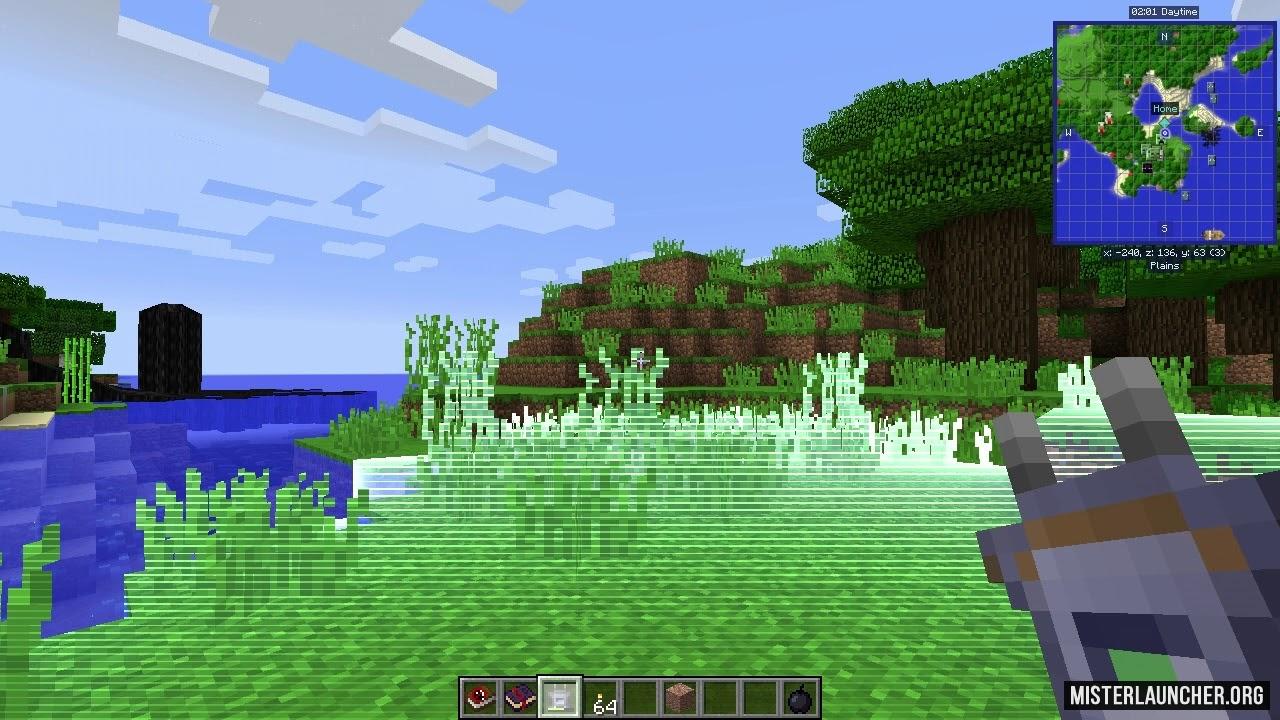Screen dimensions: 1280x720
Task: Toggle the E direction marker on the minimap
Action: [1259, 131]
